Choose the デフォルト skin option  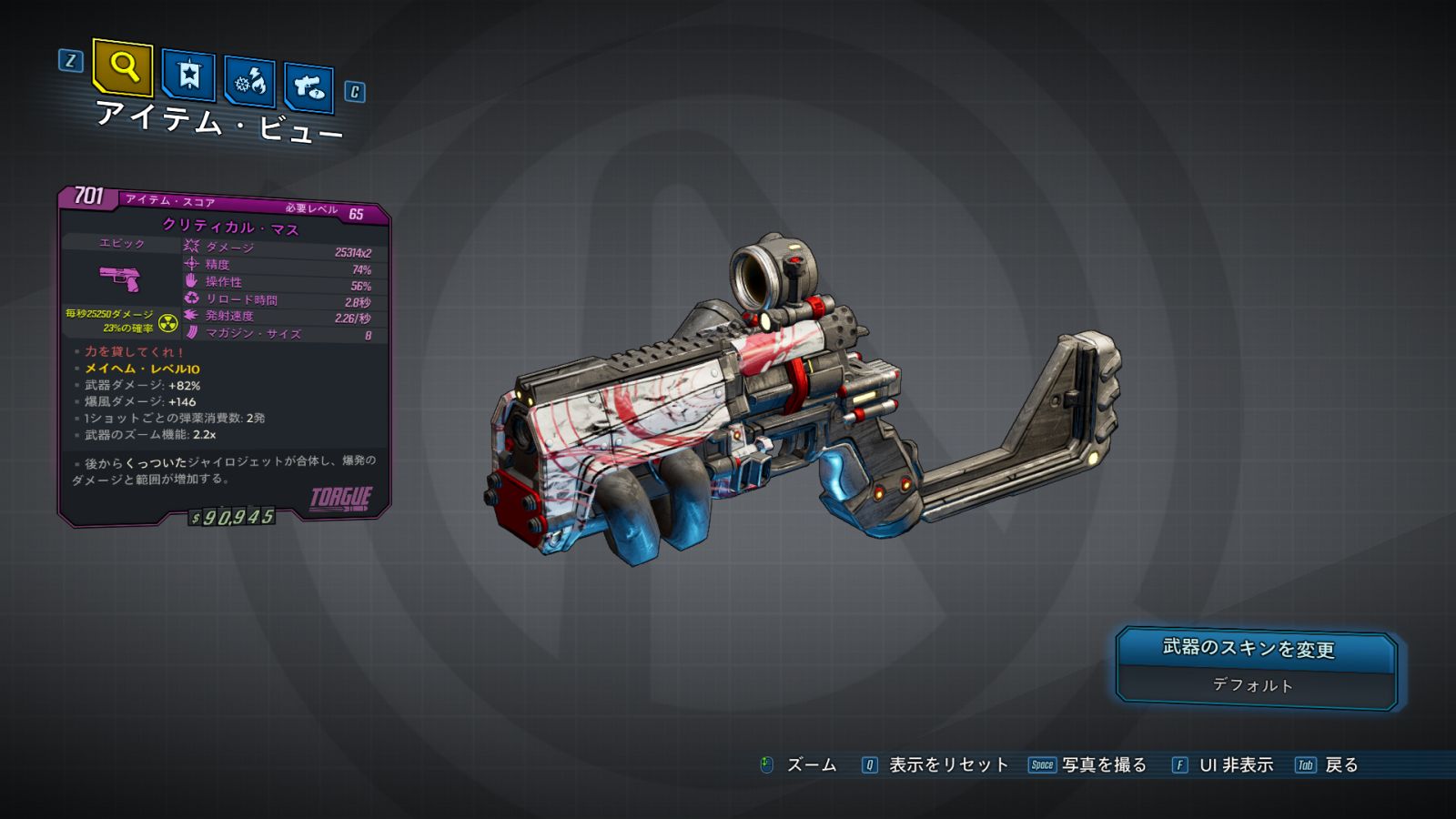(1256, 685)
